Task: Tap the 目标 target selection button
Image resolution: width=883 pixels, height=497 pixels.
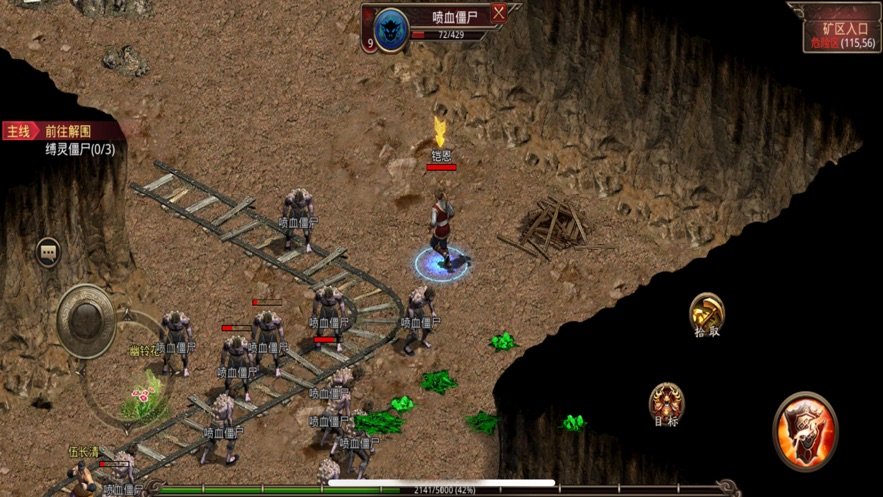Action: 666,402
